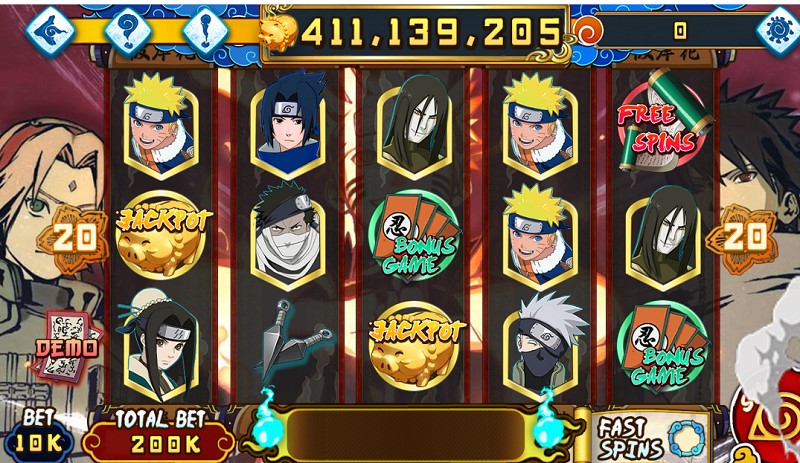Open the settings gear menu
The image size is (800, 463).
776,28
